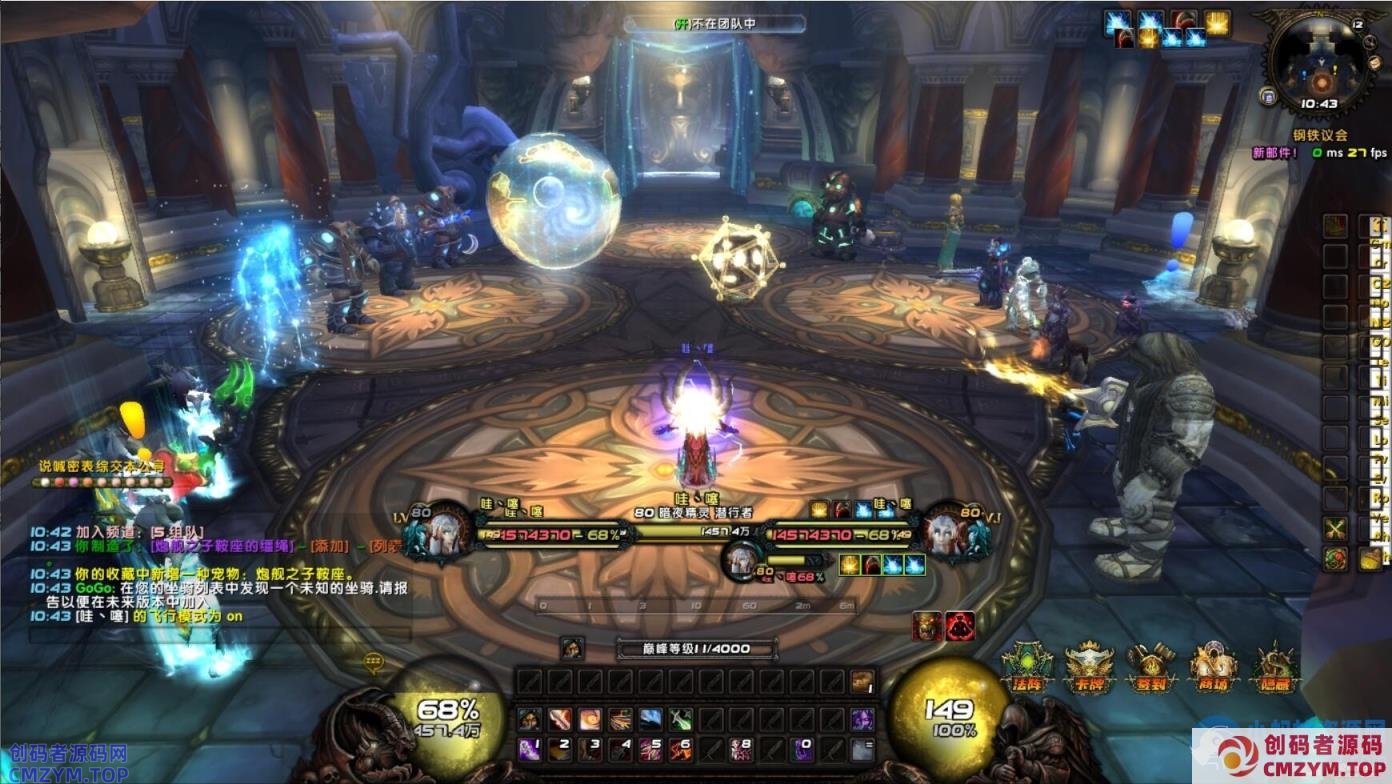This screenshot has width=1392, height=784.
Task: Click the 巅峰等级 11/4000 bar
Action: (x=697, y=648)
